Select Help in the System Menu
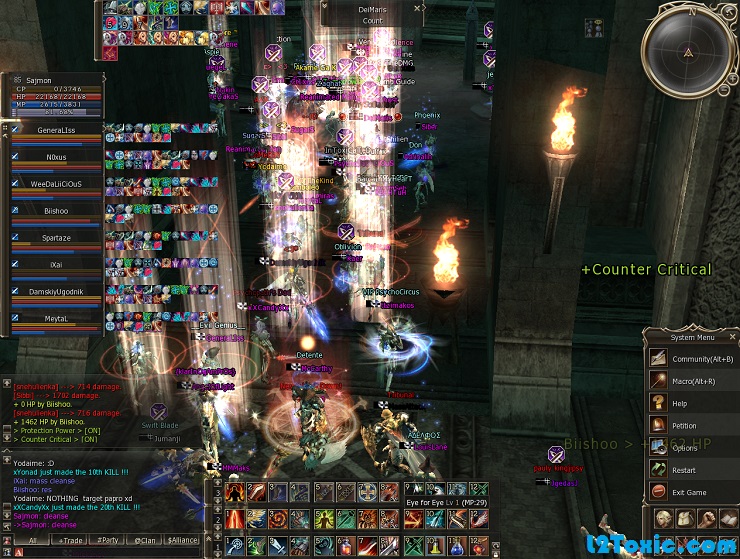The width and height of the screenshot is (740, 559). (680, 403)
